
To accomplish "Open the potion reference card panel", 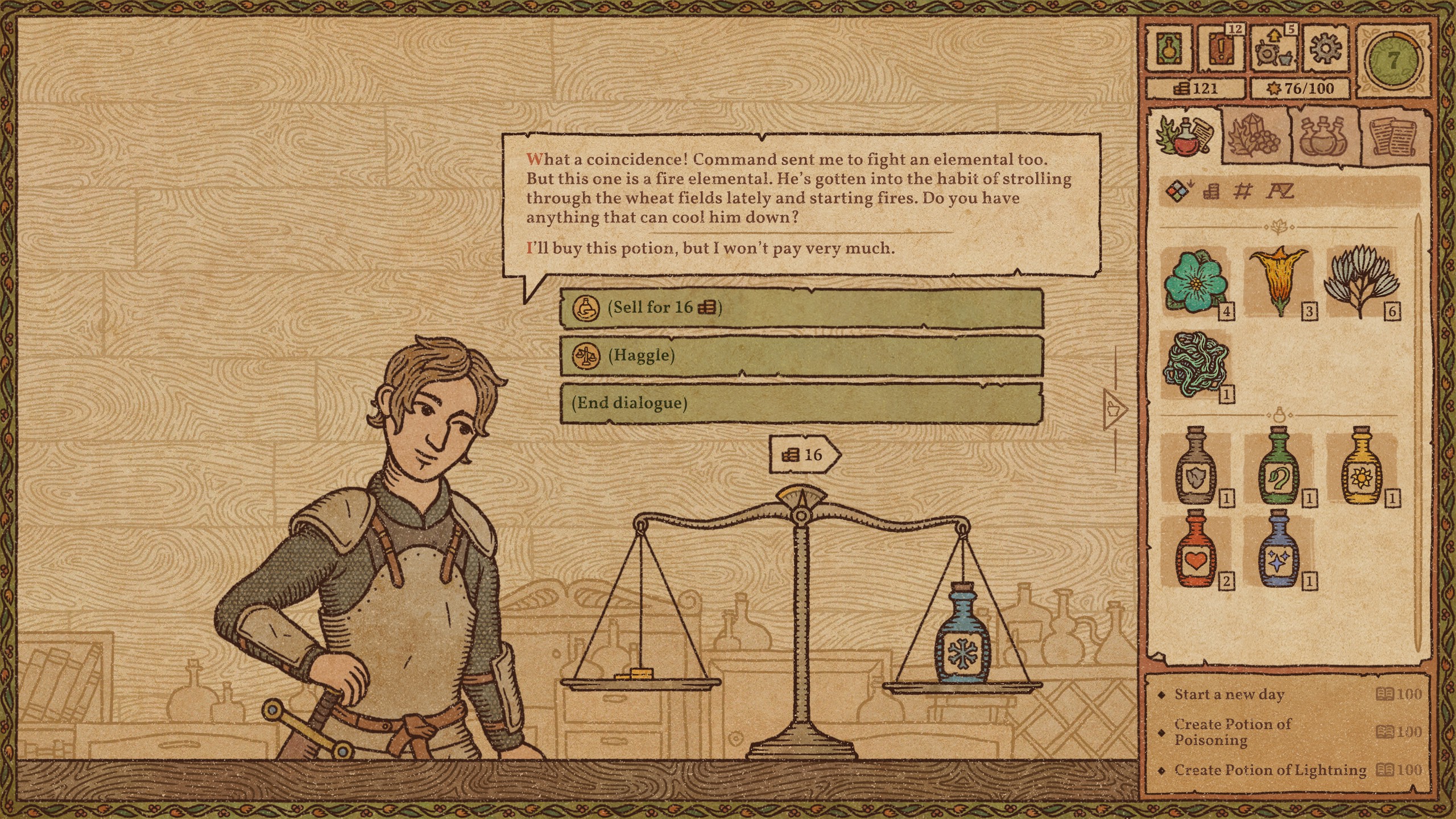I will [1169, 50].
